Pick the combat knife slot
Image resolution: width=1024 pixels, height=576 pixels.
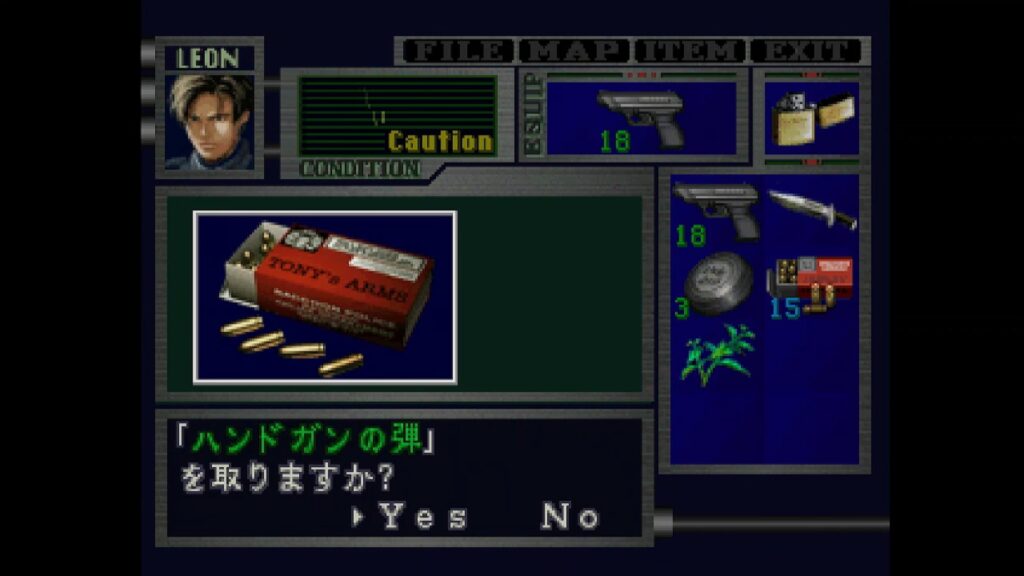click(x=812, y=208)
